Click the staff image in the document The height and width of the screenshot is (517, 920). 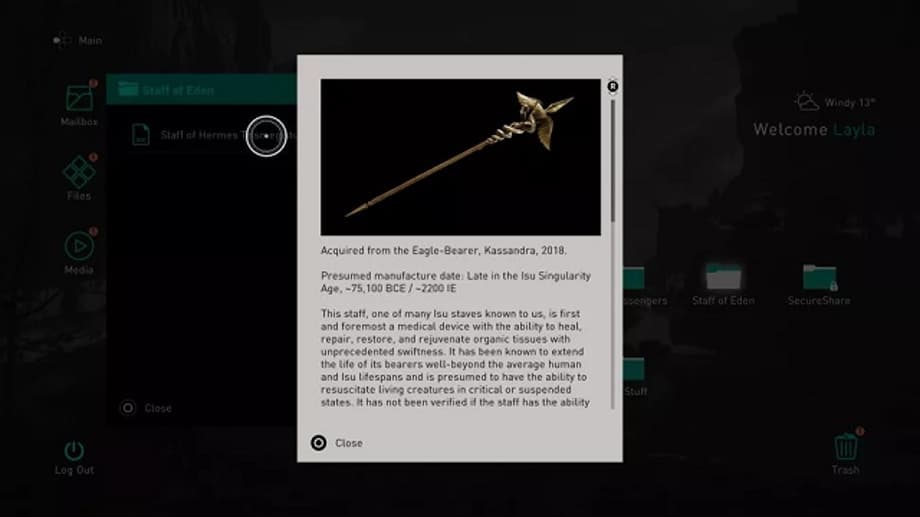[x=460, y=157]
